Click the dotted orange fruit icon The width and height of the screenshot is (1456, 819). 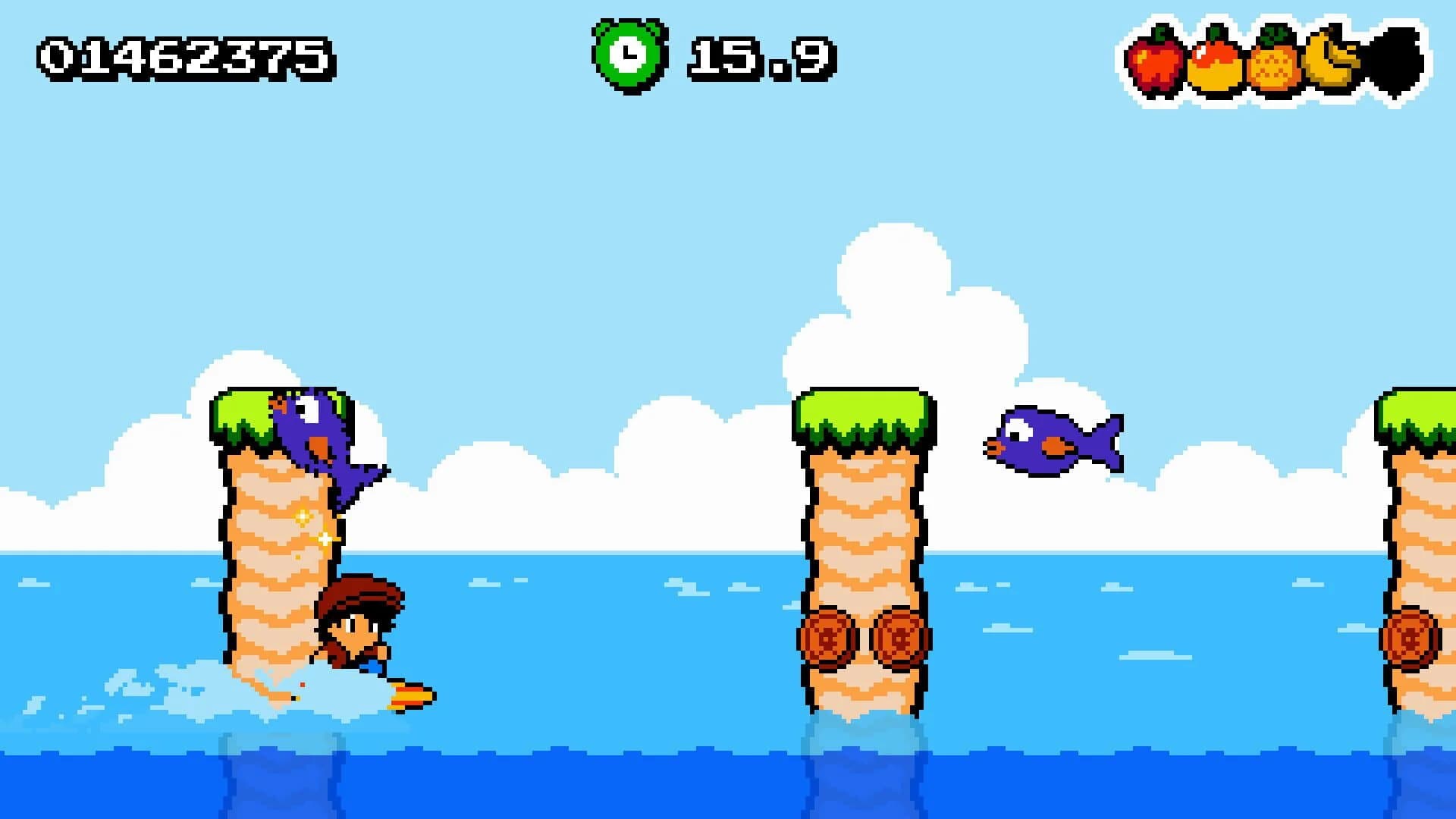[x=1274, y=64]
